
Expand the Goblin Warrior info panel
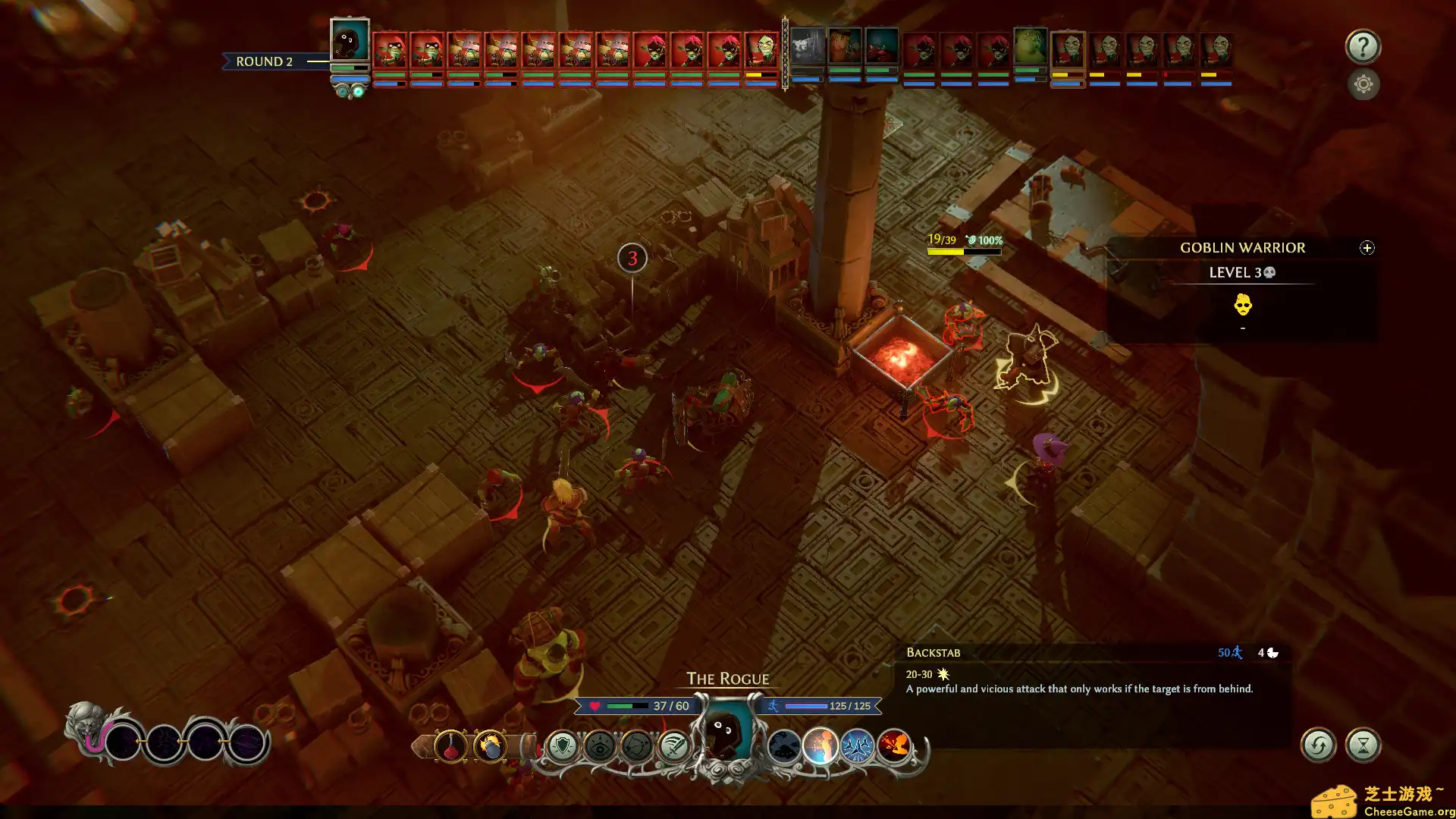pyautogui.click(x=1367, y=248)
